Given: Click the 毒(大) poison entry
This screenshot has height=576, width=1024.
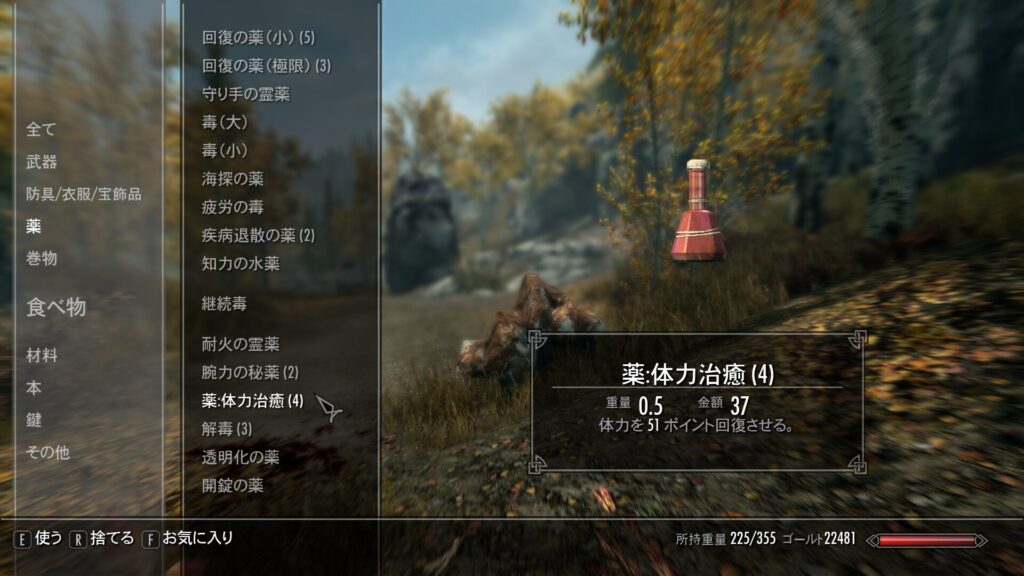Looking at the screenshot, I should (x=224, y=122).
